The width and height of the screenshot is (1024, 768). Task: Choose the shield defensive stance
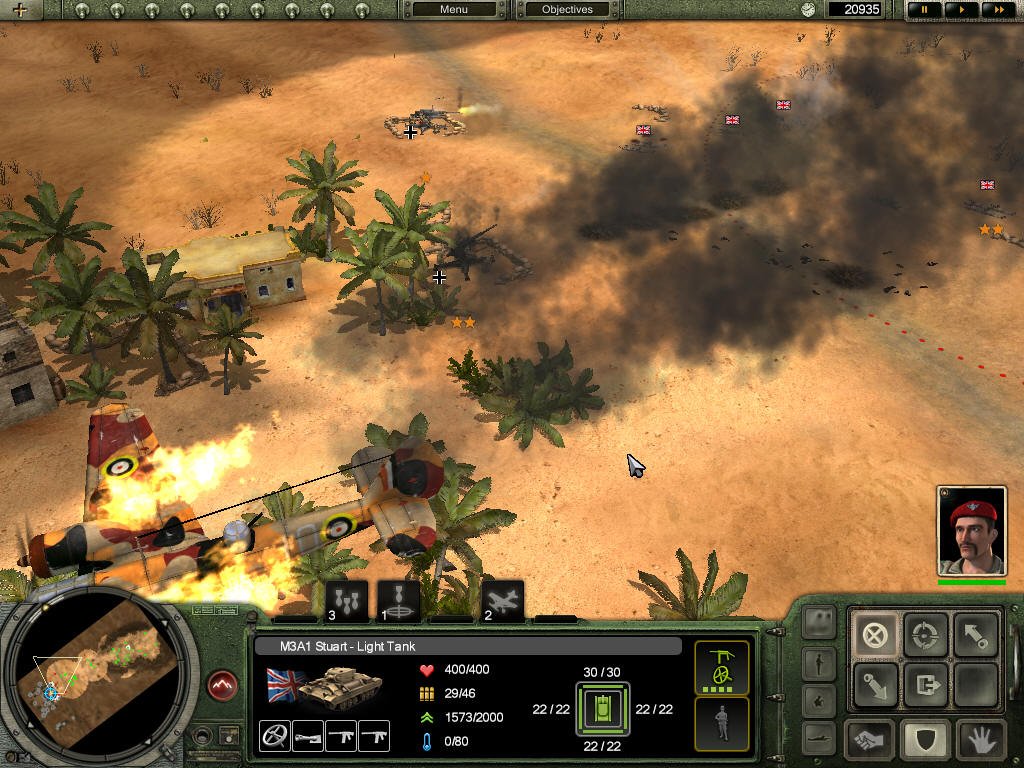(x=925, y=740)
